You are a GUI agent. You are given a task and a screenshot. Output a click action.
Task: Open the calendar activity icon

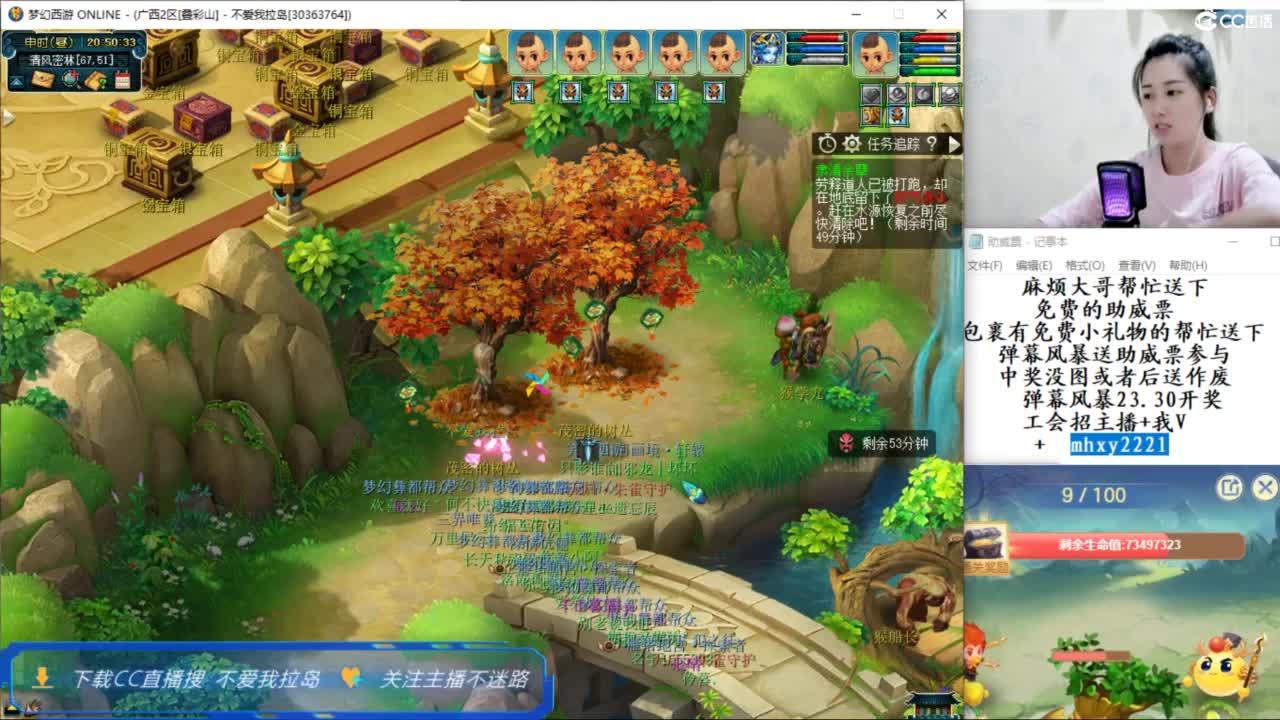122,78
